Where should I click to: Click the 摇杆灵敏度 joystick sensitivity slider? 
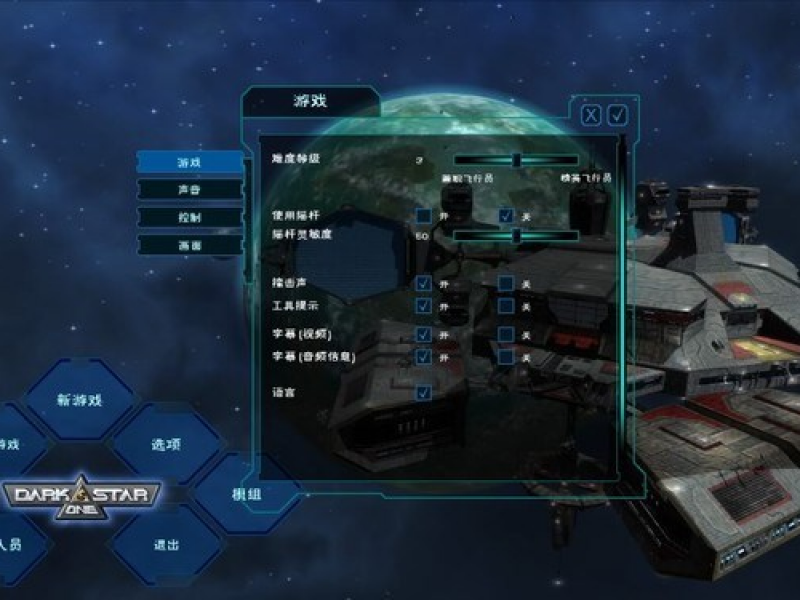[516, 236]
